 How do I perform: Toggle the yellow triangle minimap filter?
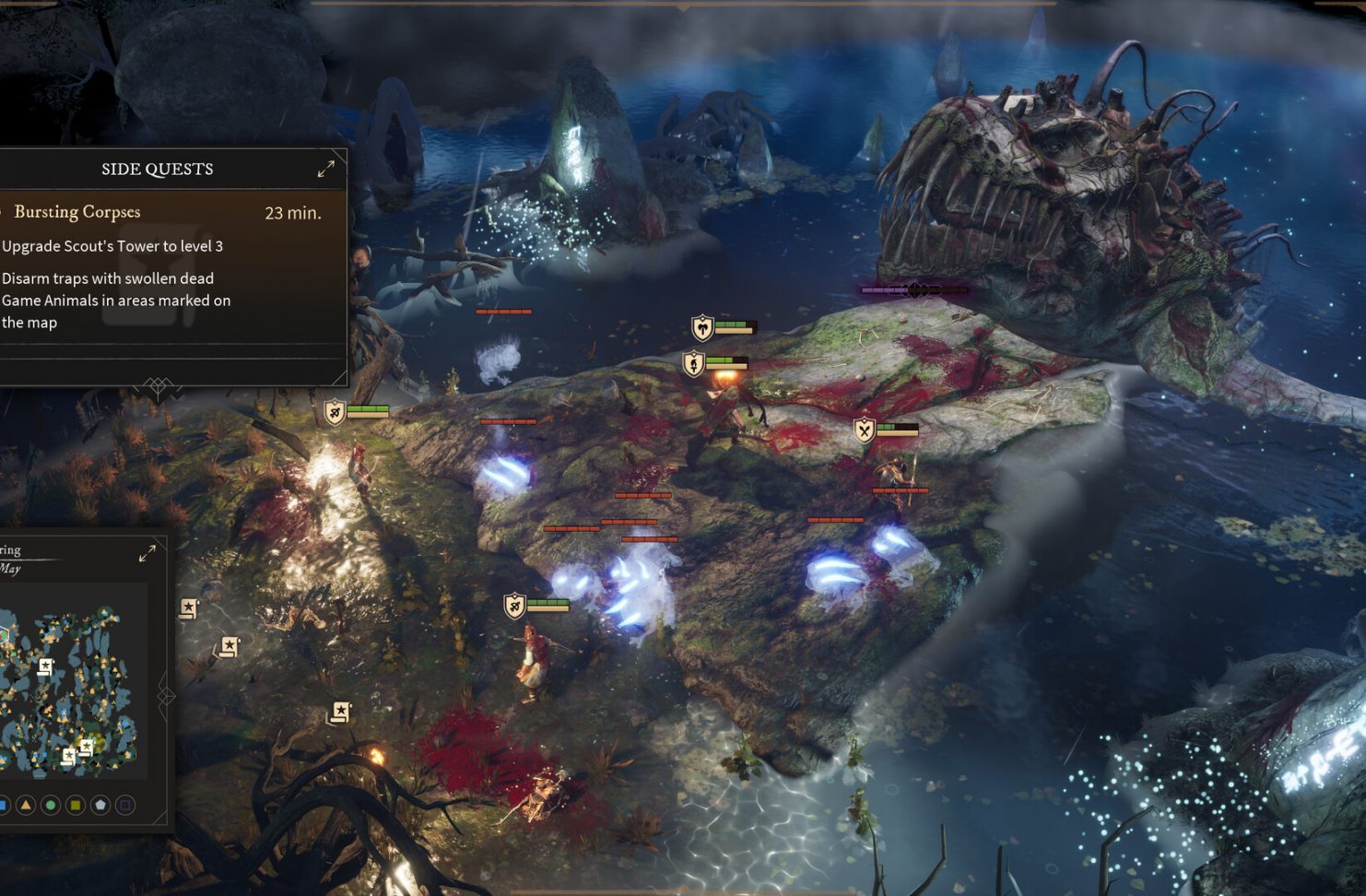[x=26, y=806]
